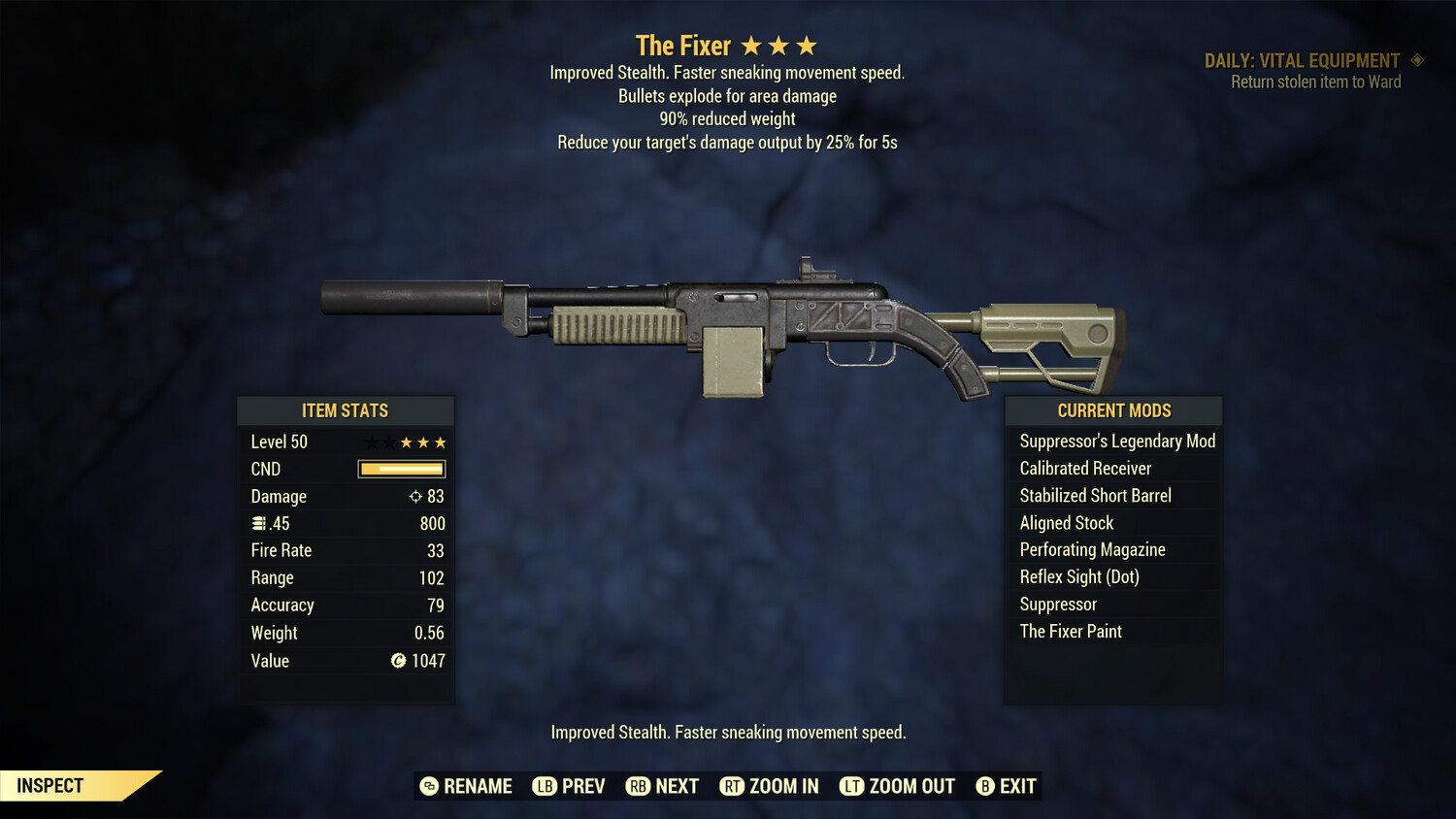Click the LT Zoom Out button
1456x819 pixels.
895,786
